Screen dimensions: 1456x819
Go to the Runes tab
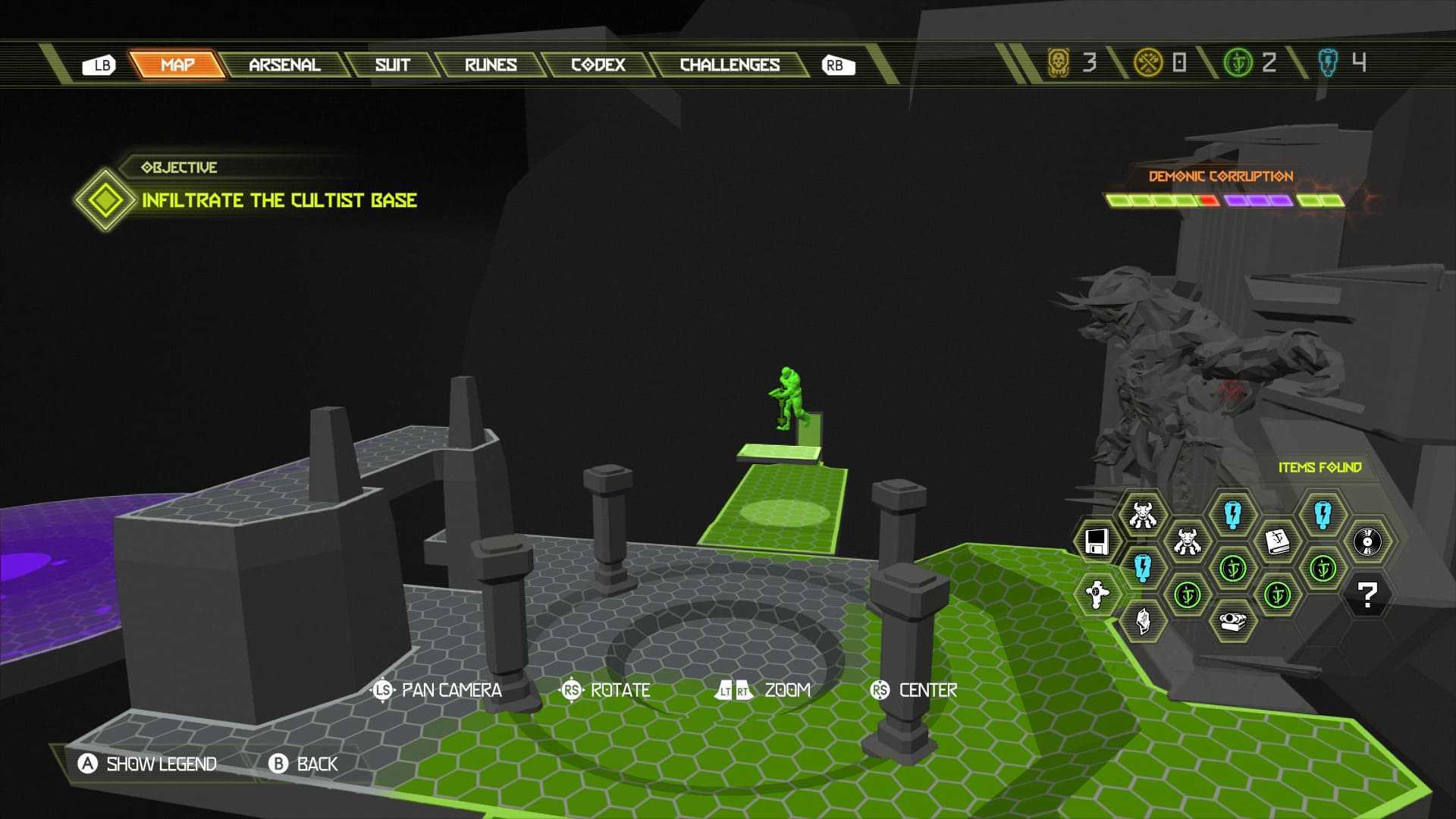tap(491, 65)
